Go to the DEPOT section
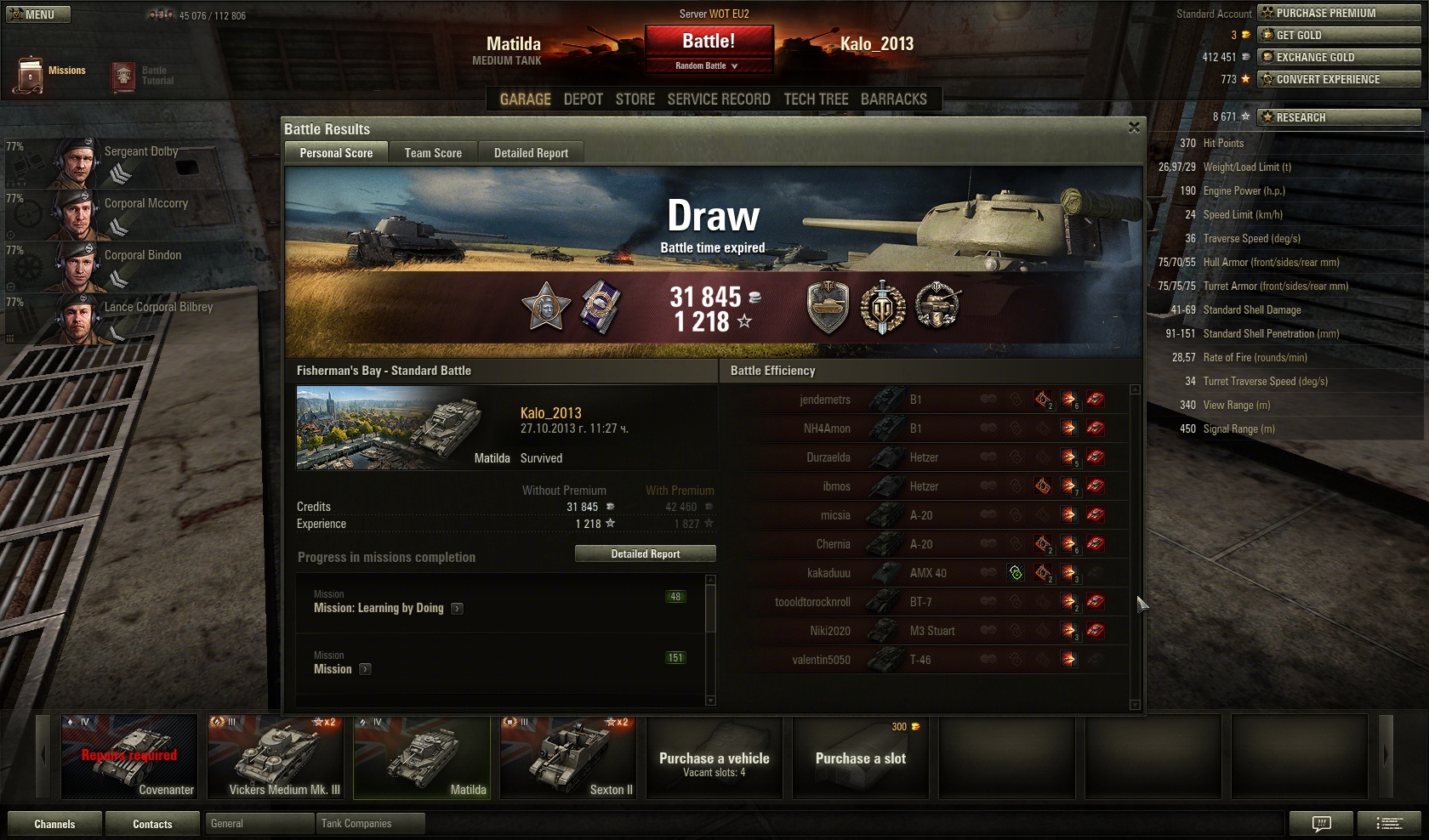 point(583,99)
